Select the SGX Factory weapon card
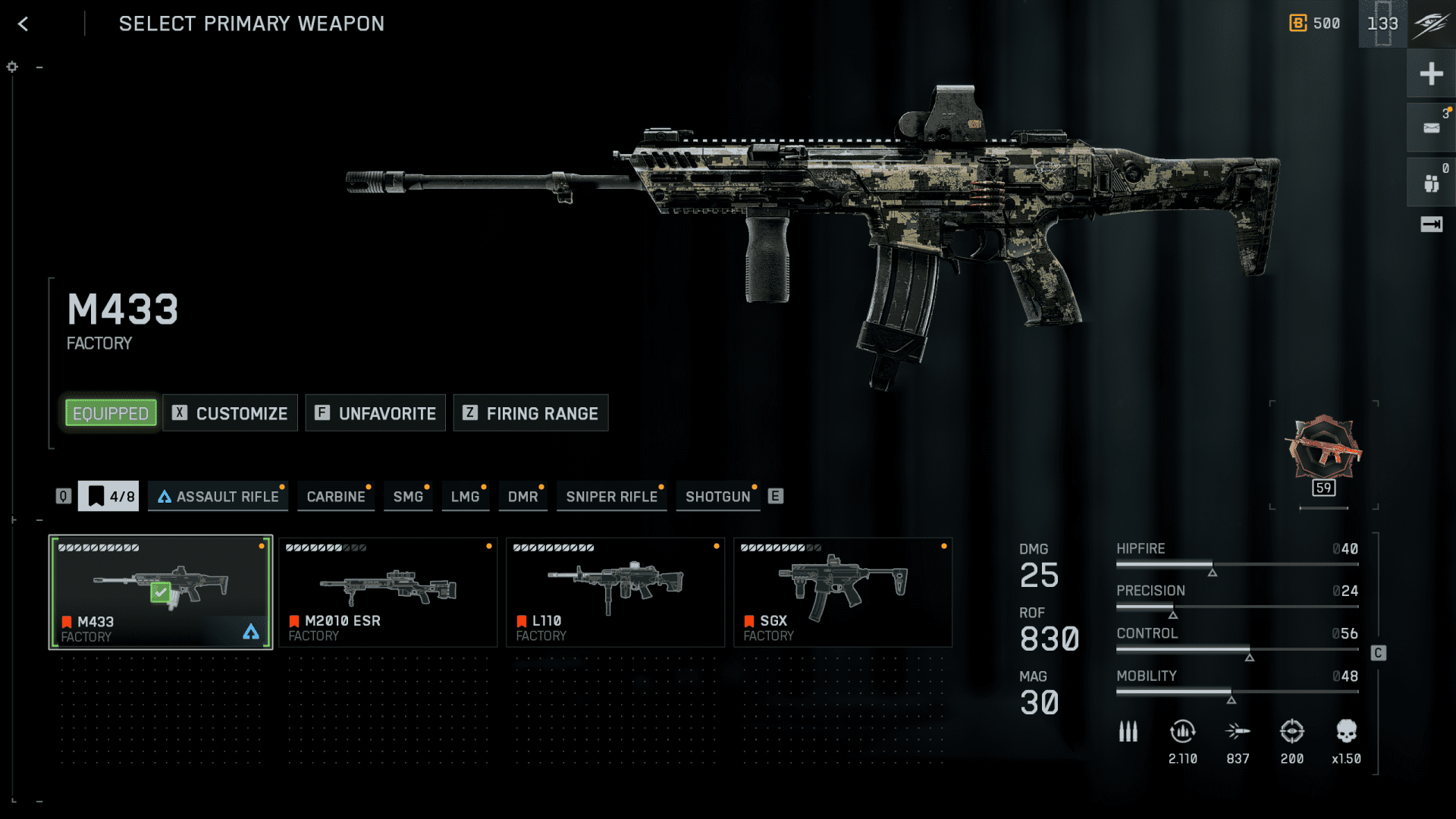Viewport: 1456px width, 819px height. [x=843, y=592]
